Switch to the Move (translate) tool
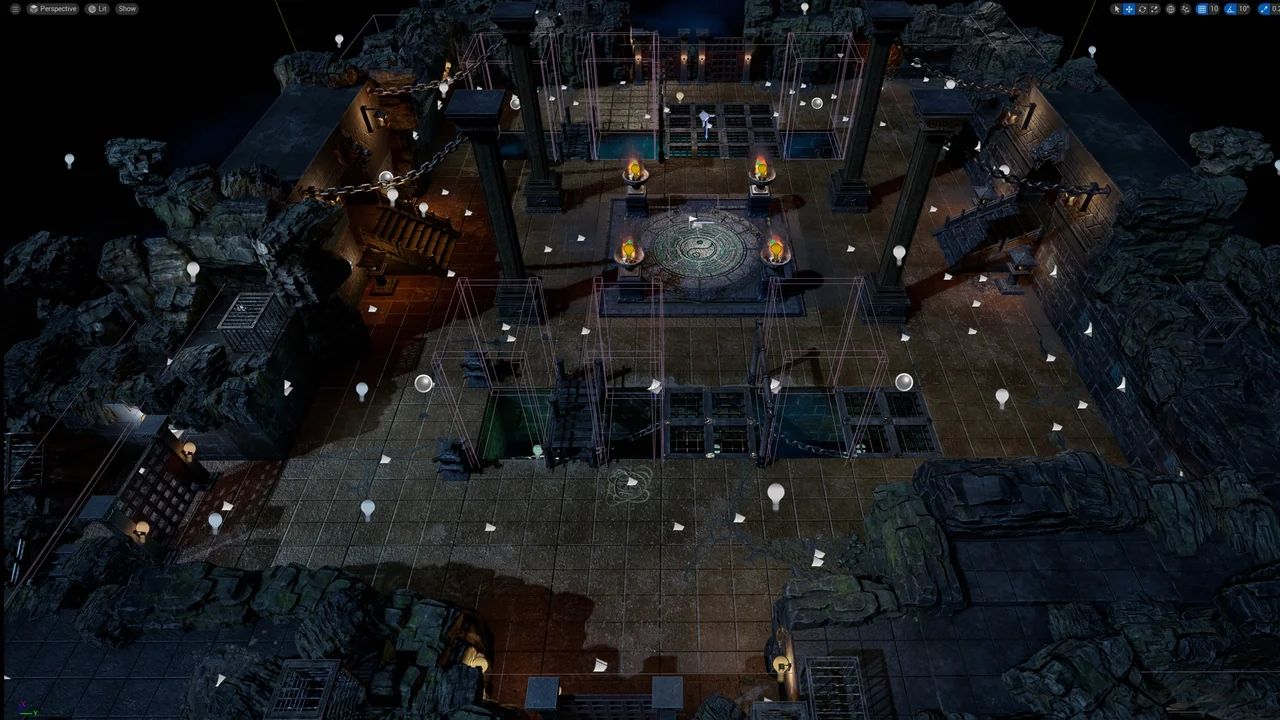The image size is (1280, 720). (x=1129, y=9)
